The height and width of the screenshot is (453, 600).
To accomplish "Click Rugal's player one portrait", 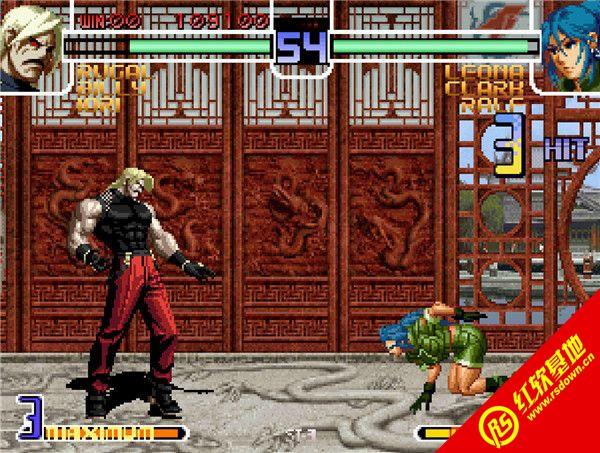I will tap(30, 46).
